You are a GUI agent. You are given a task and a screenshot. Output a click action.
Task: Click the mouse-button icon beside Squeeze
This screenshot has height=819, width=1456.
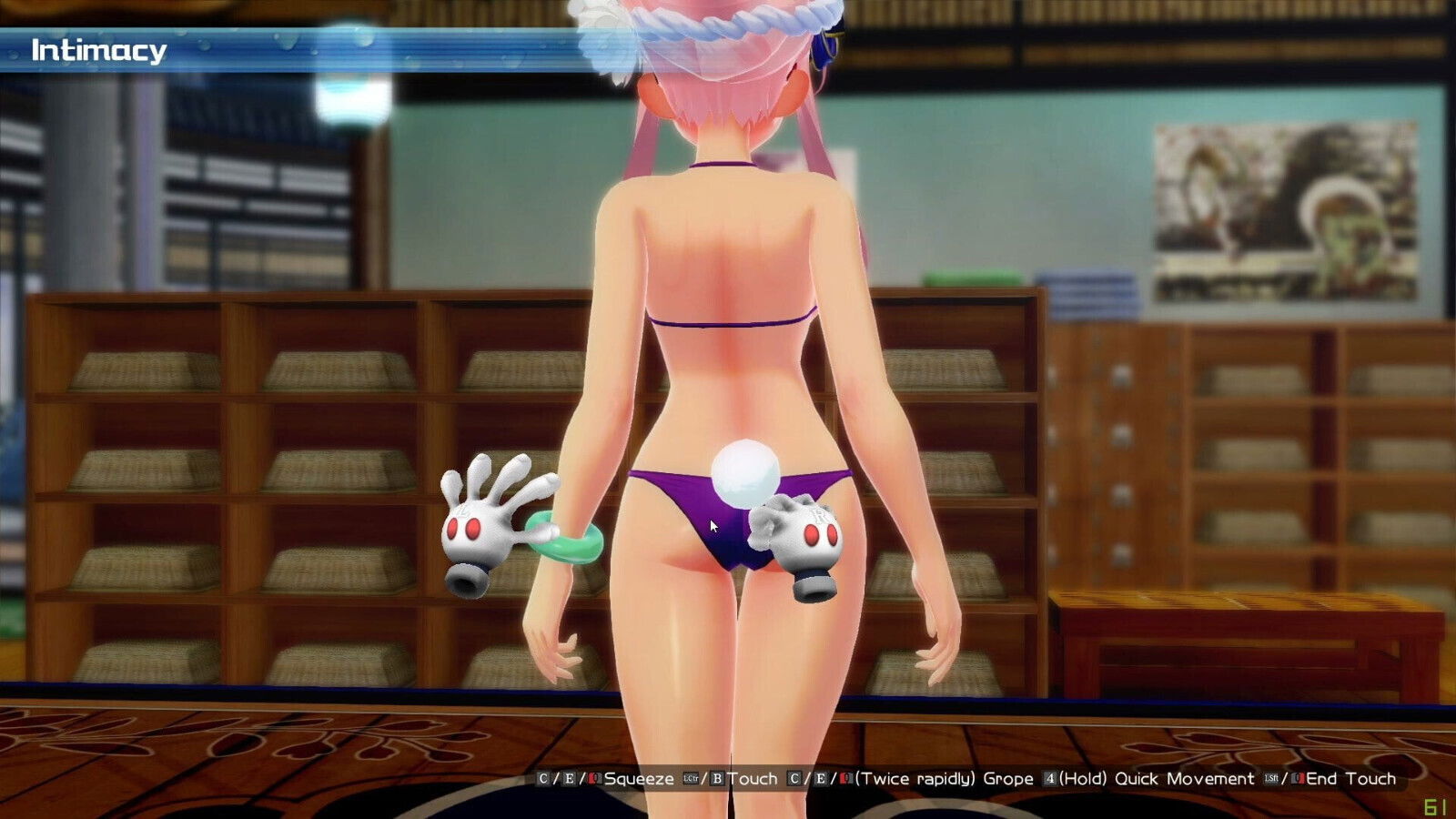pos(592,779)
